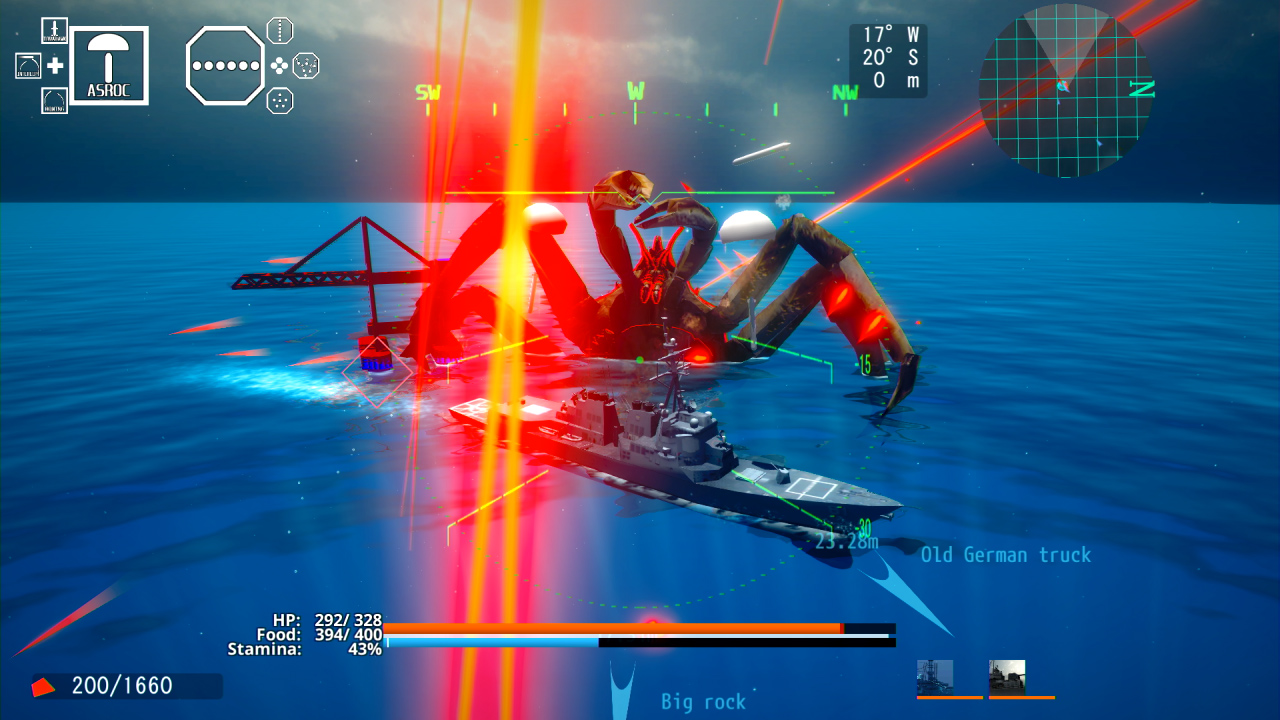Select the ASROC weapon icon
This screenshot has width=1280, height=720.
click(x=110, y=63)
